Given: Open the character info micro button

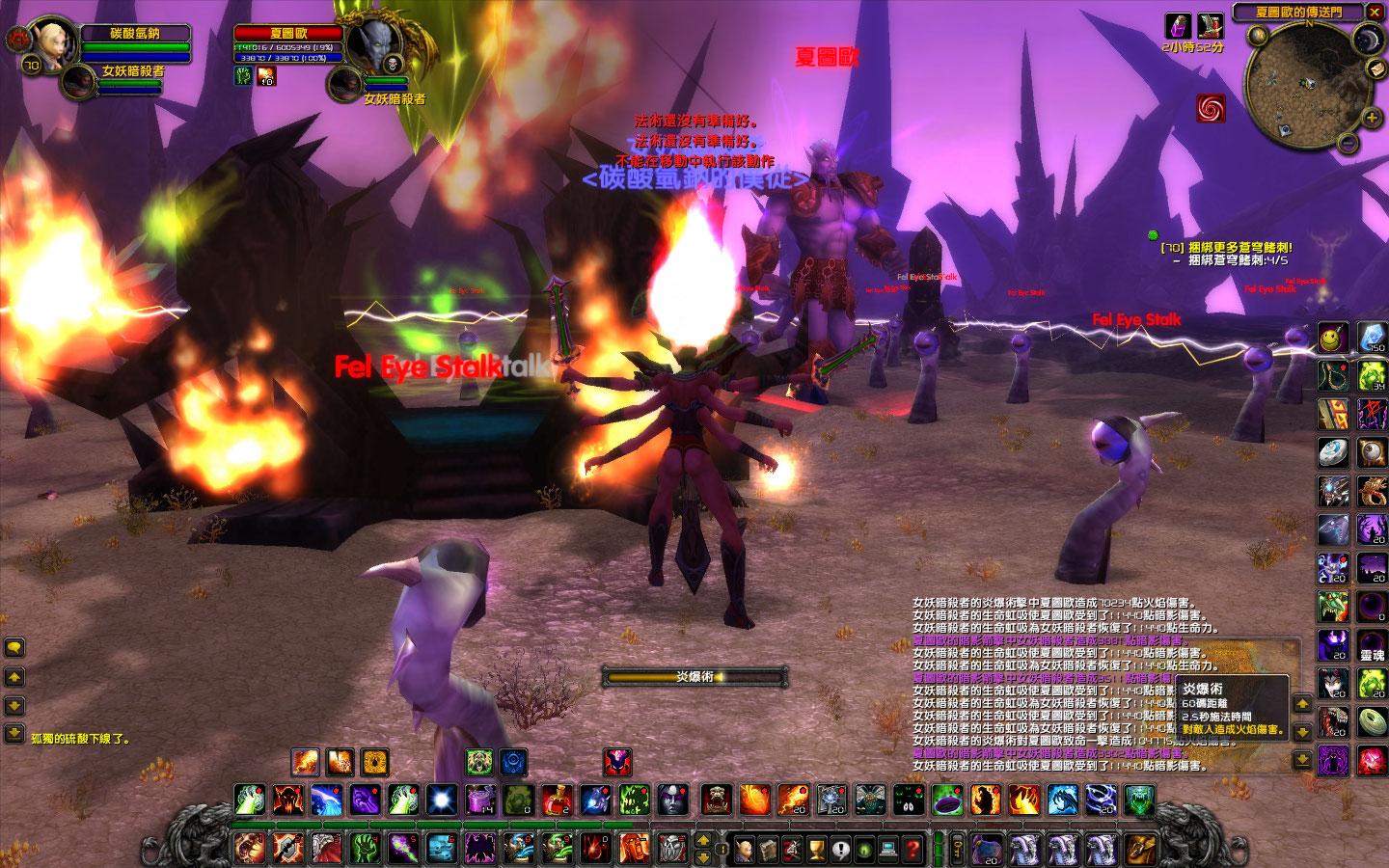Looking at the screenshot, I should (x=745, y=850).
